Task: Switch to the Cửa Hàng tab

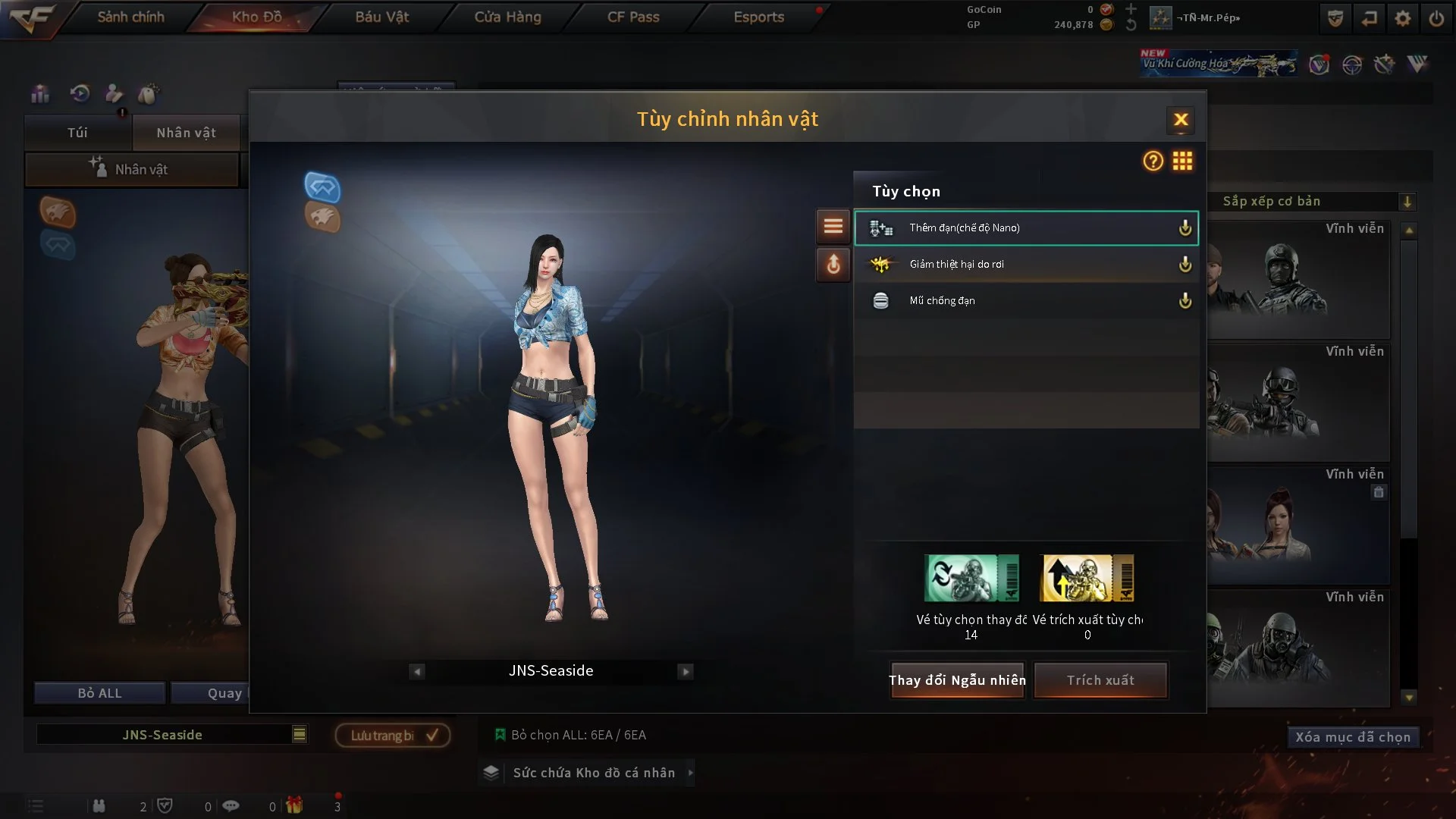Action: click(x=507, y=17)
